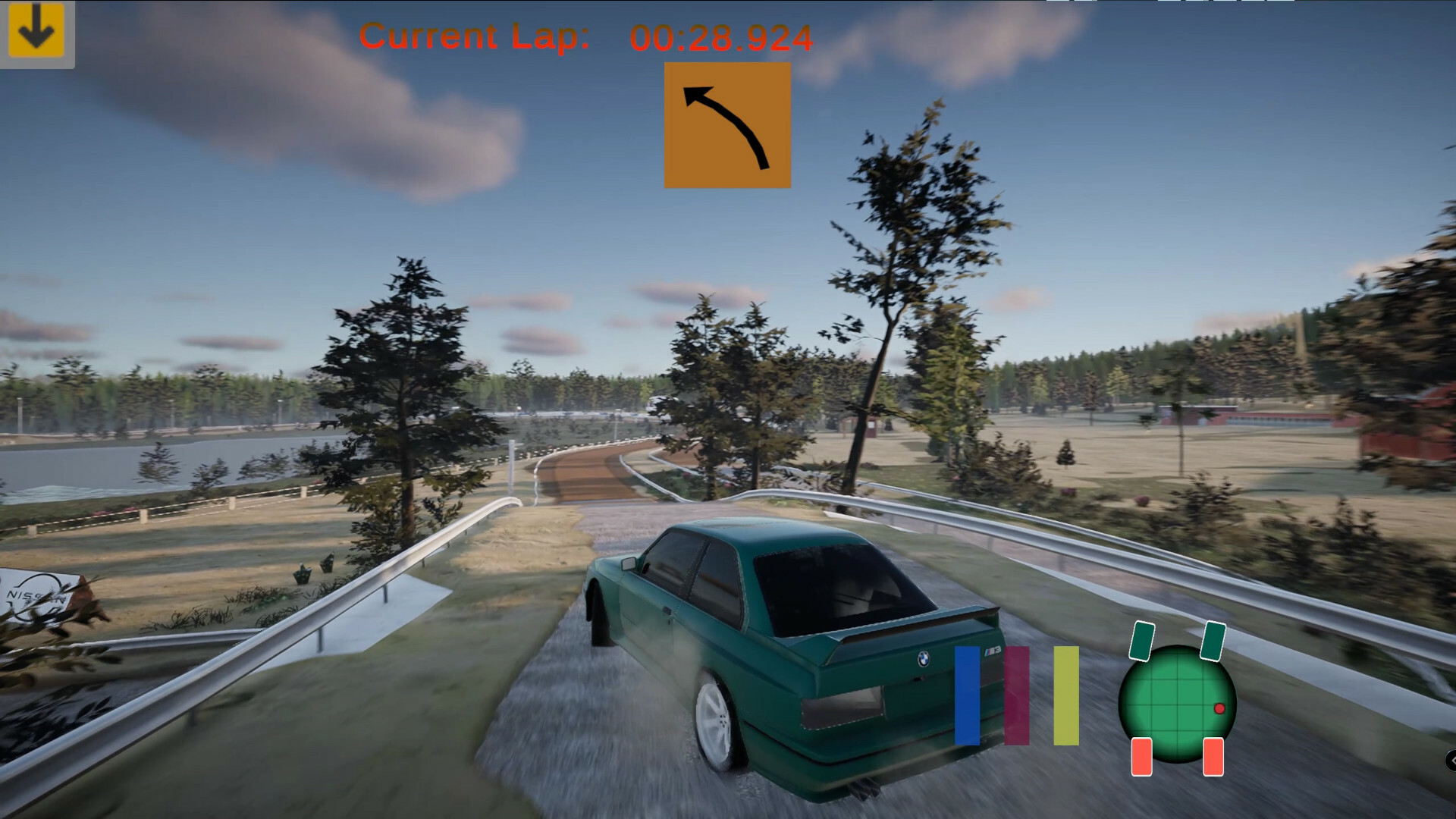Collapse the turn-direction sign panel

click(x=726, y=124)
